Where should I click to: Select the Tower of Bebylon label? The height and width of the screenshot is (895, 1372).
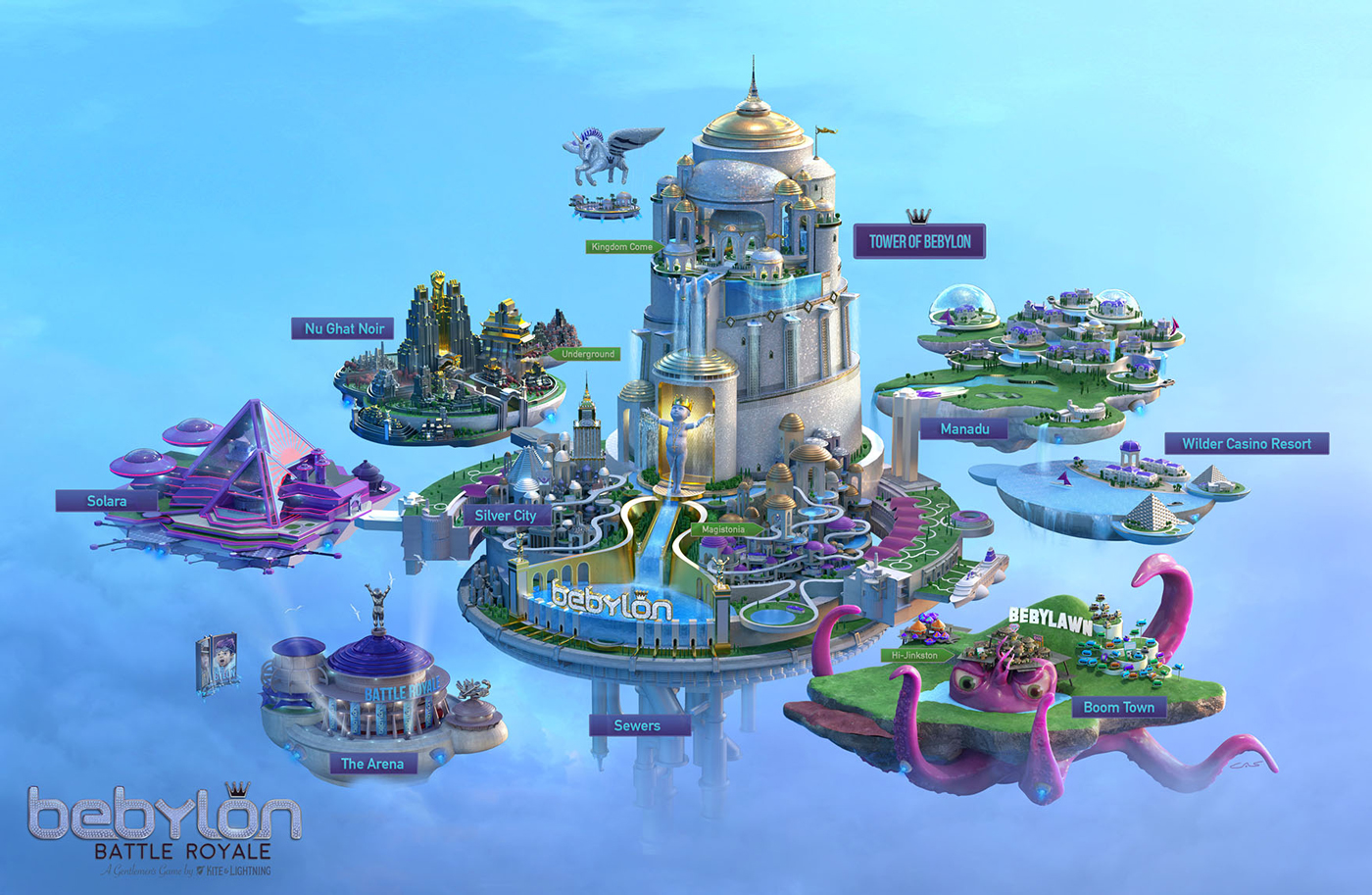tap(919, 241)
